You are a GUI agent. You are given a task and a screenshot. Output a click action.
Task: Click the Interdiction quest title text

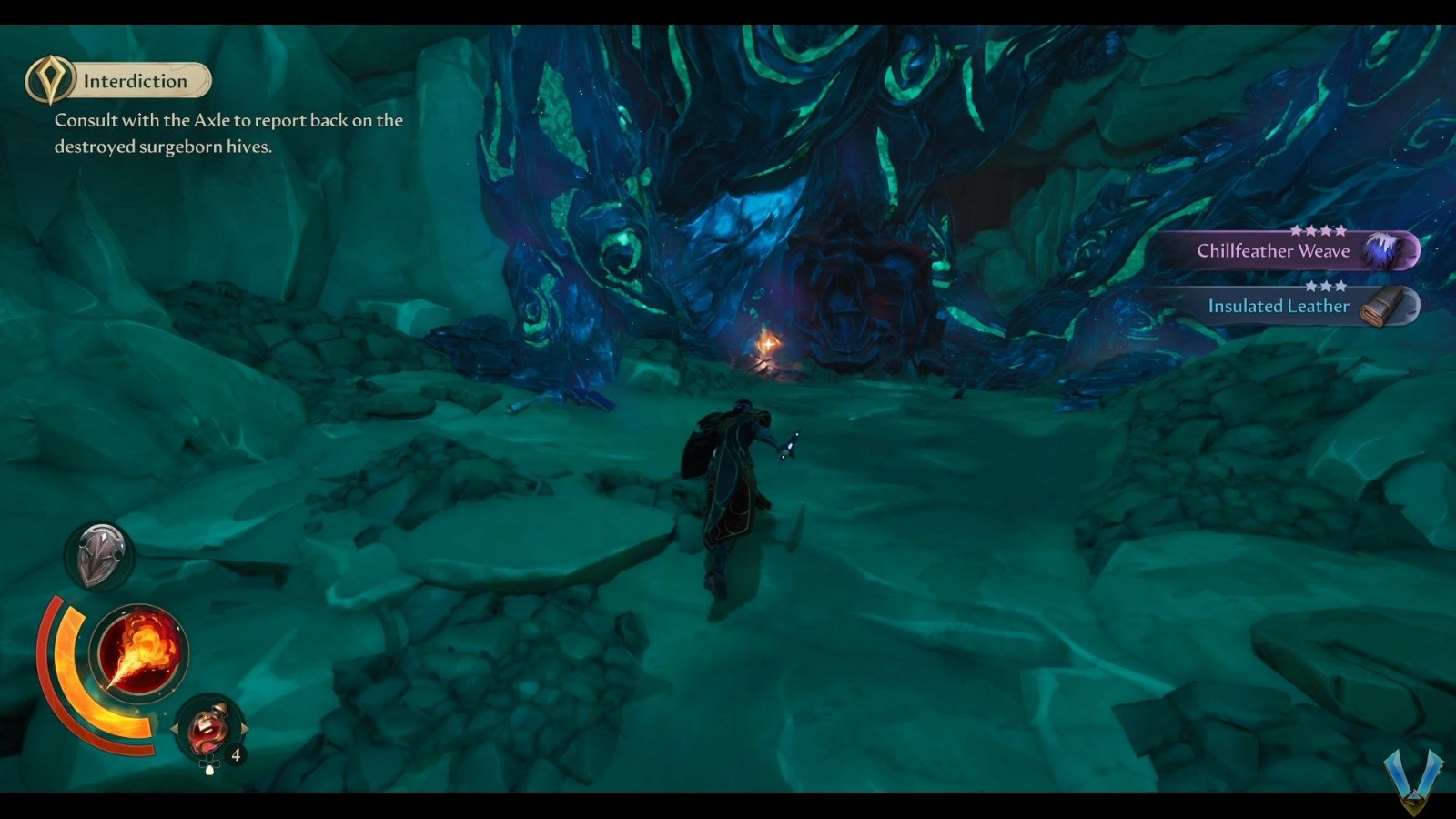point(133,80)
